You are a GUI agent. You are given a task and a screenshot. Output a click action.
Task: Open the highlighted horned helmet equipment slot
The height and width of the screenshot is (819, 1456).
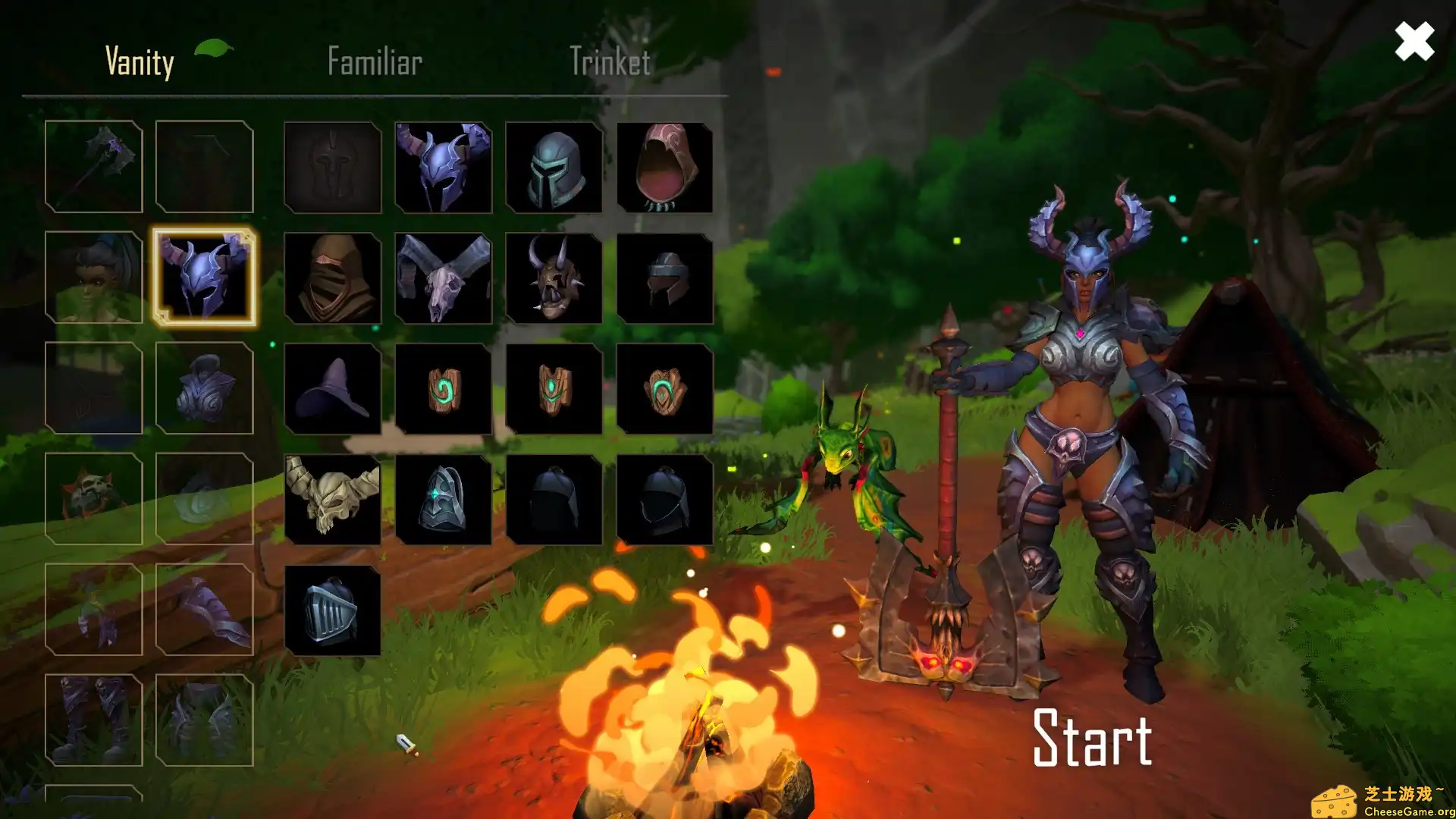[x=204, y=277]
